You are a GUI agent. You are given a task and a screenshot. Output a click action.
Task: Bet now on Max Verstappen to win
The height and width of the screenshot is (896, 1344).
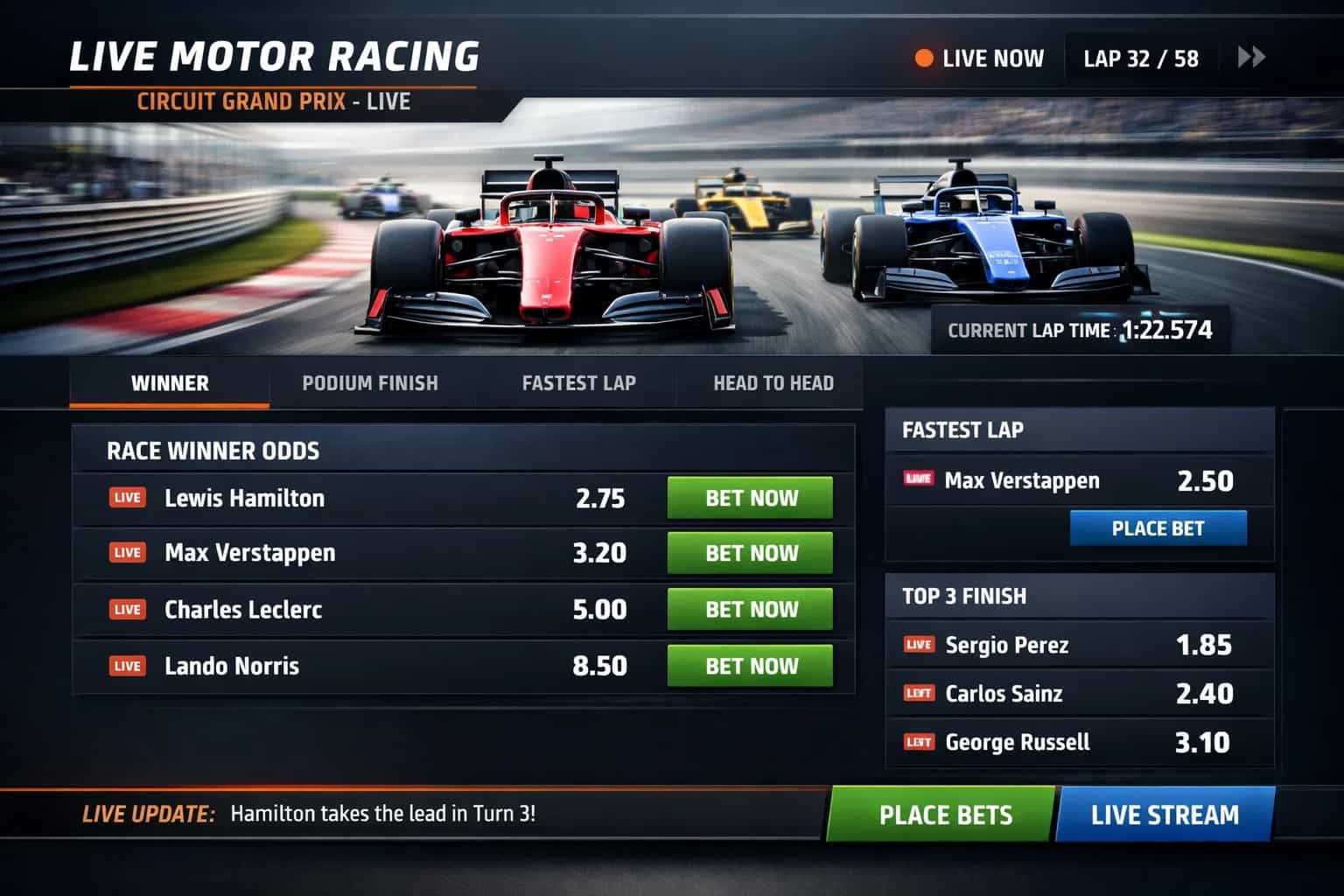(750, 553)
